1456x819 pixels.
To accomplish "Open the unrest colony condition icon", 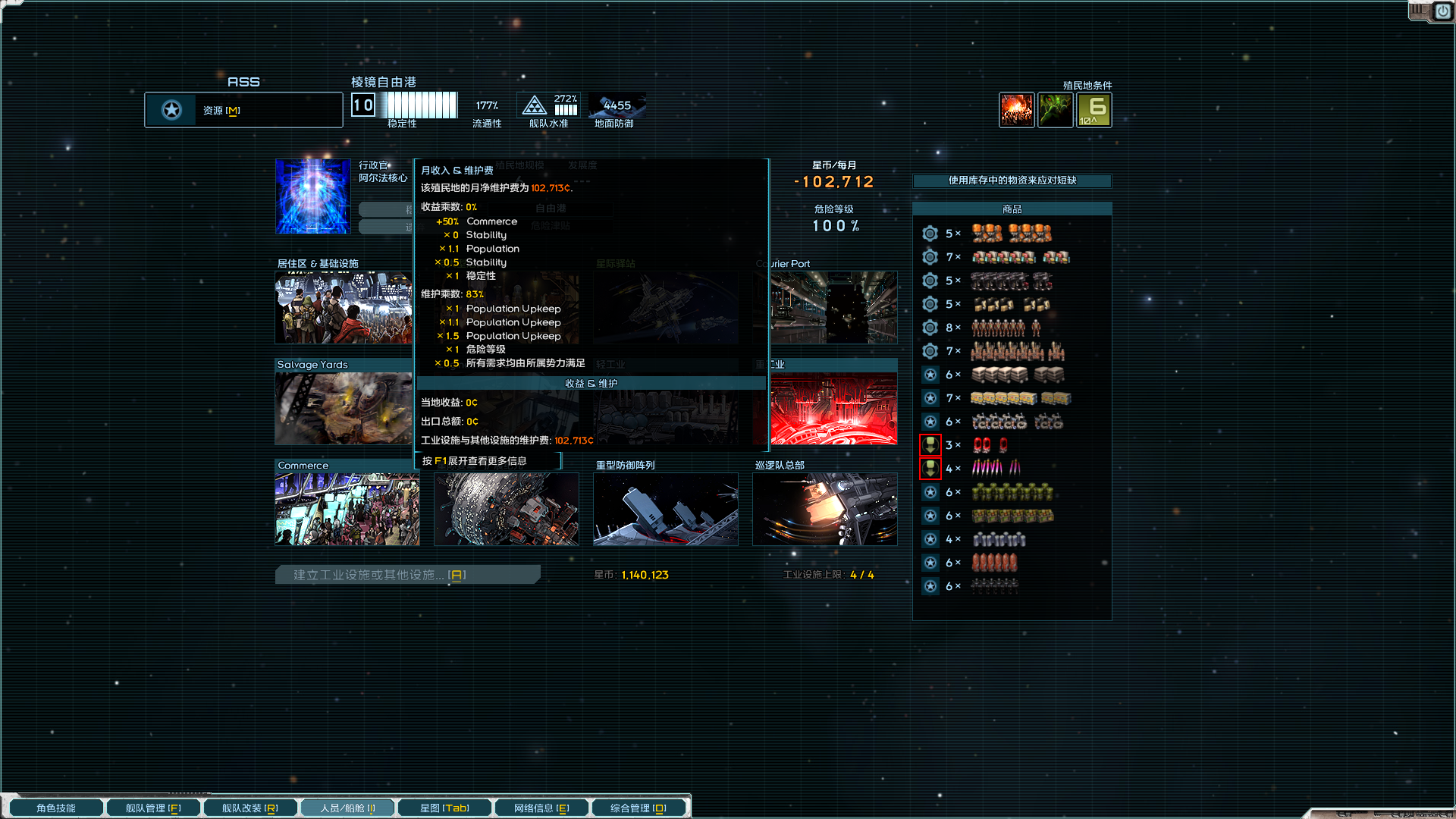I will (x=1016, y=109).
